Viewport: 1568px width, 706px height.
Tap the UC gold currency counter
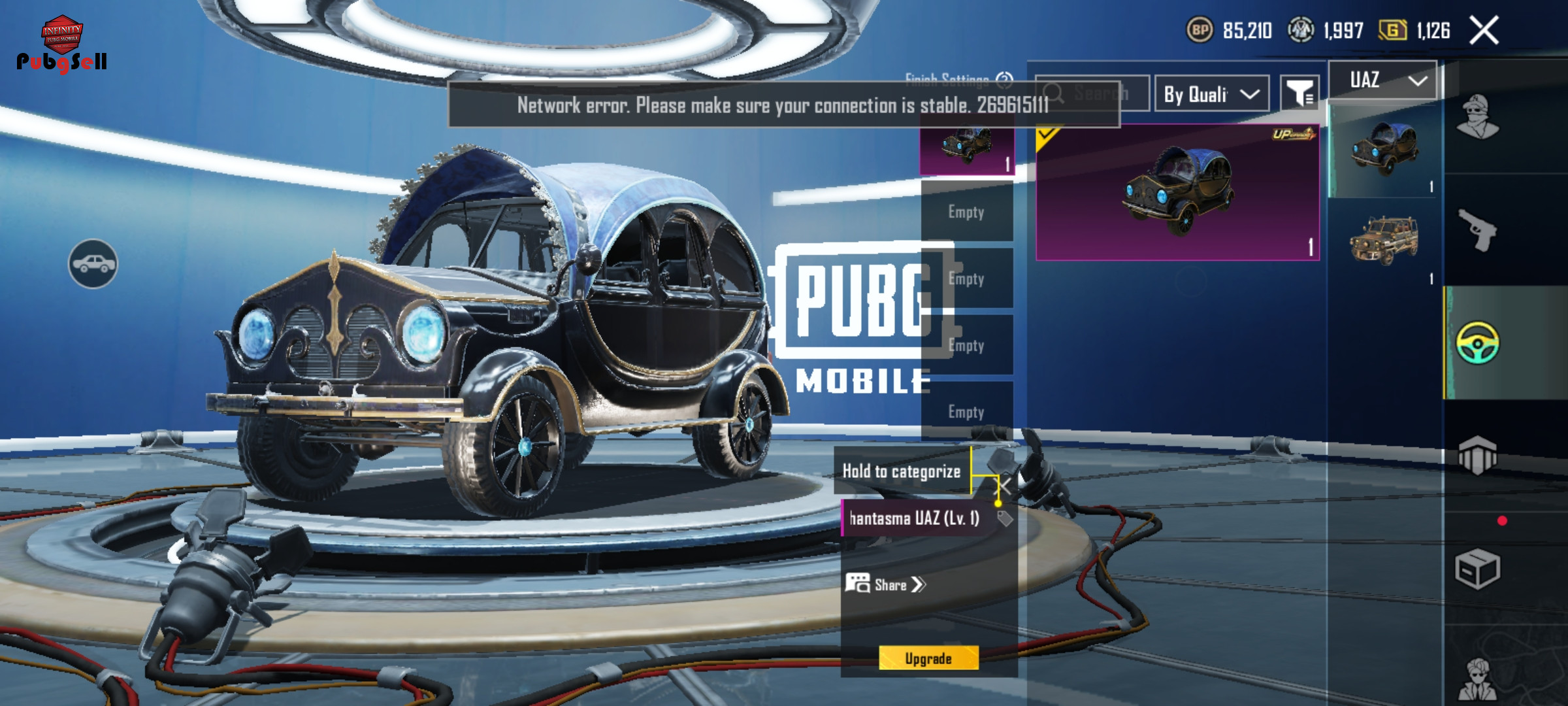coord(1414,30)
